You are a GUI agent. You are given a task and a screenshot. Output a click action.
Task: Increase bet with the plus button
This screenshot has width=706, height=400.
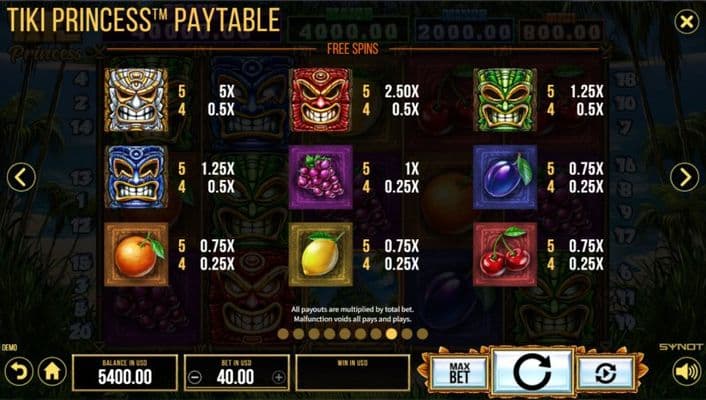tap(278, 378)
